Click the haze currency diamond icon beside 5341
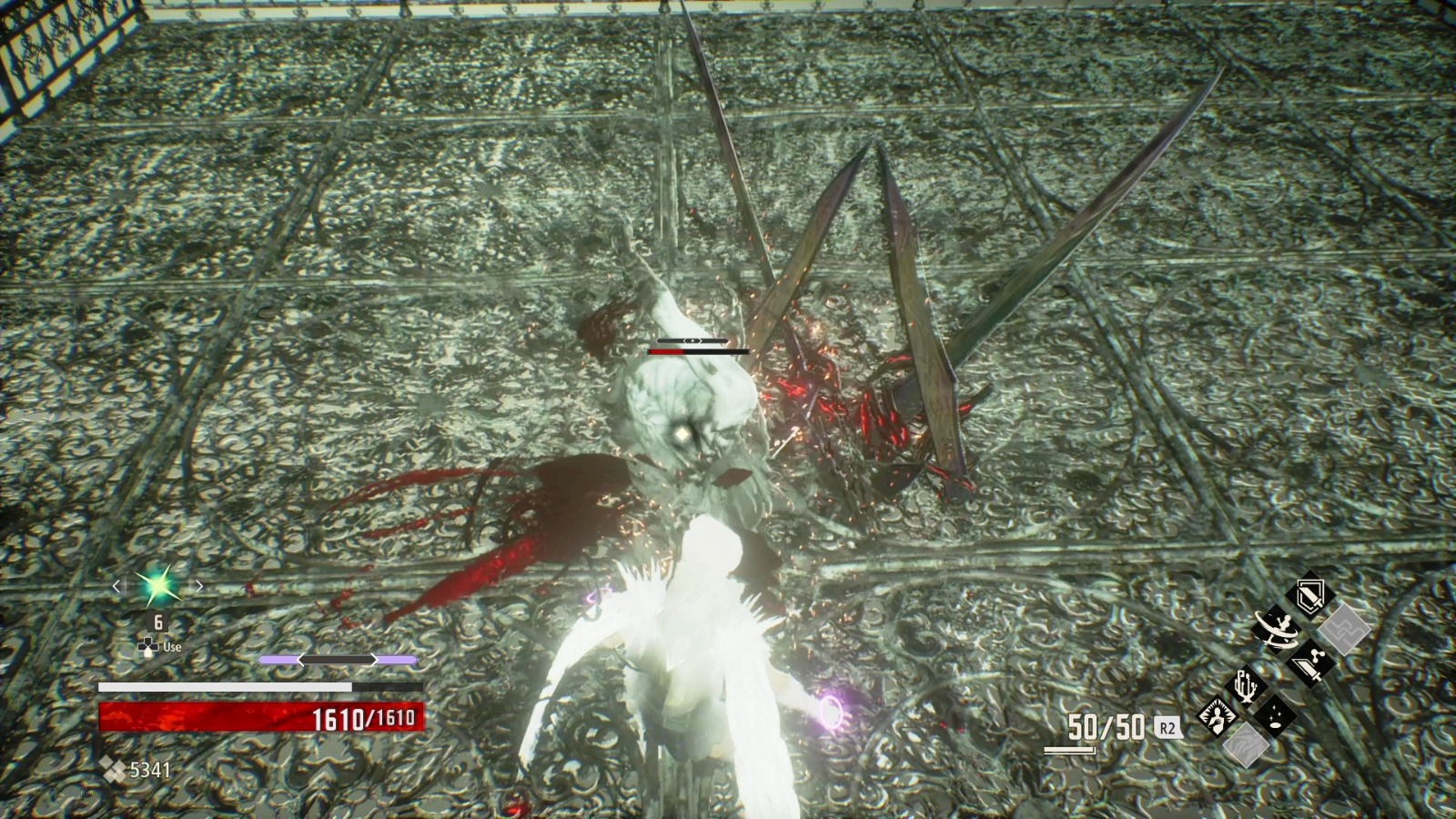The width and height of the screenshot is (1456, 819). pos(111,767)
